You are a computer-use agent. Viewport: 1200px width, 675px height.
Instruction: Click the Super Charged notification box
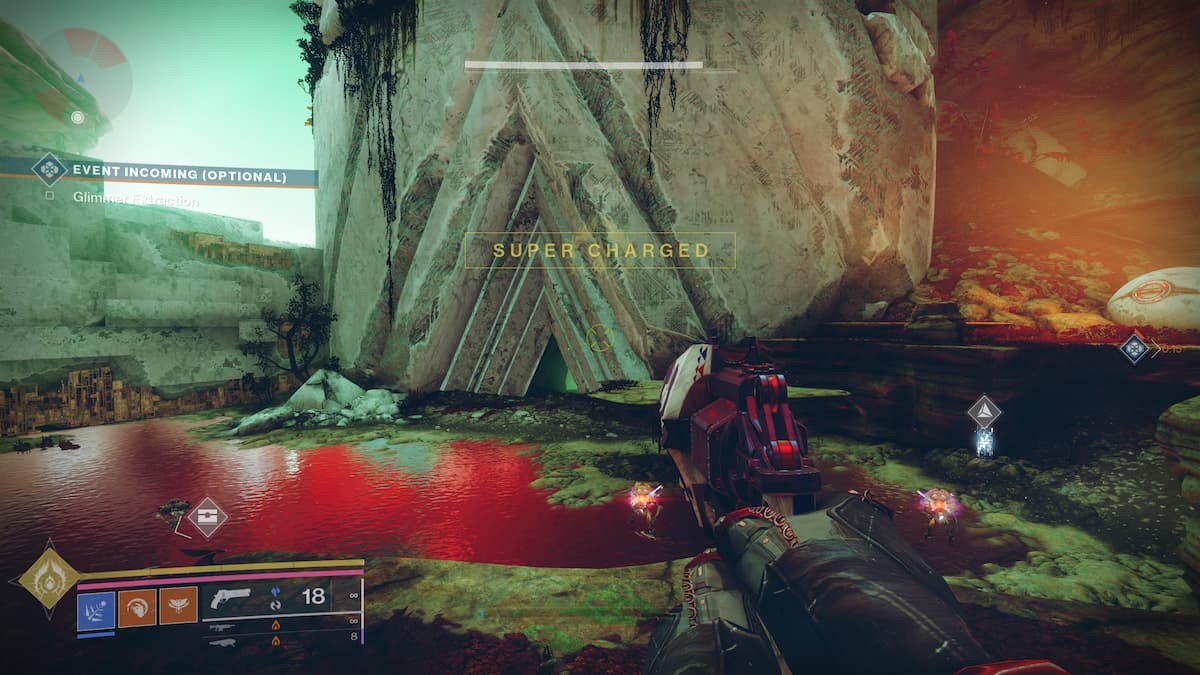tap(600, 250)
